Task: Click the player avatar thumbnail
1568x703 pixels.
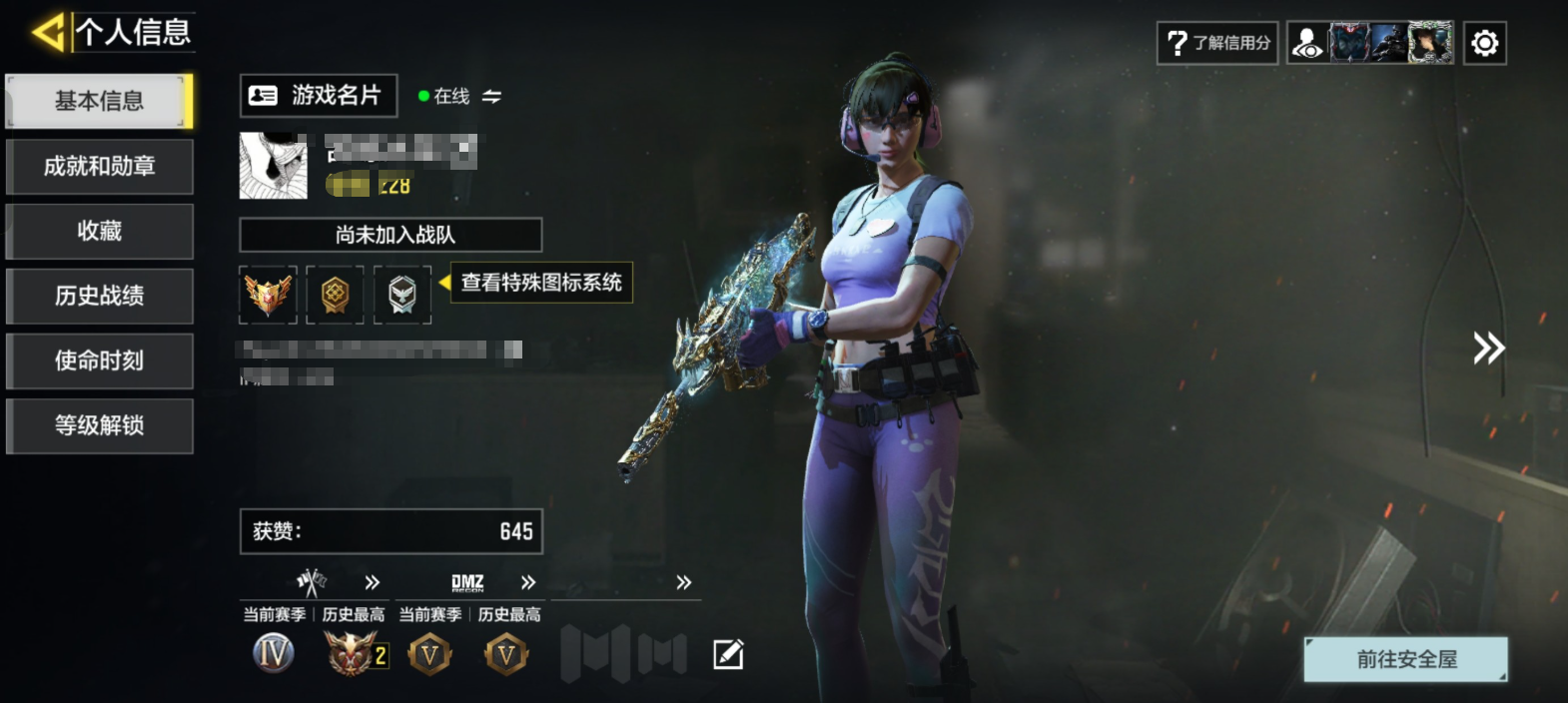Action: point(274,166)
